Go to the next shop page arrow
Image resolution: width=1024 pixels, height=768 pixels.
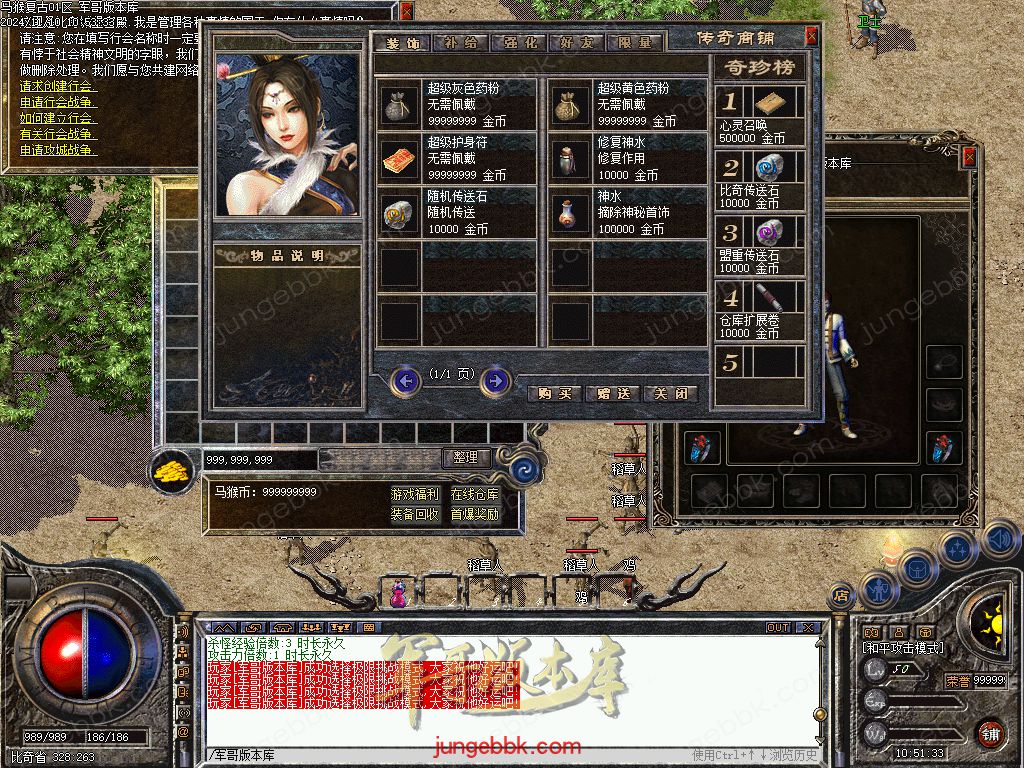coord(496,381)
